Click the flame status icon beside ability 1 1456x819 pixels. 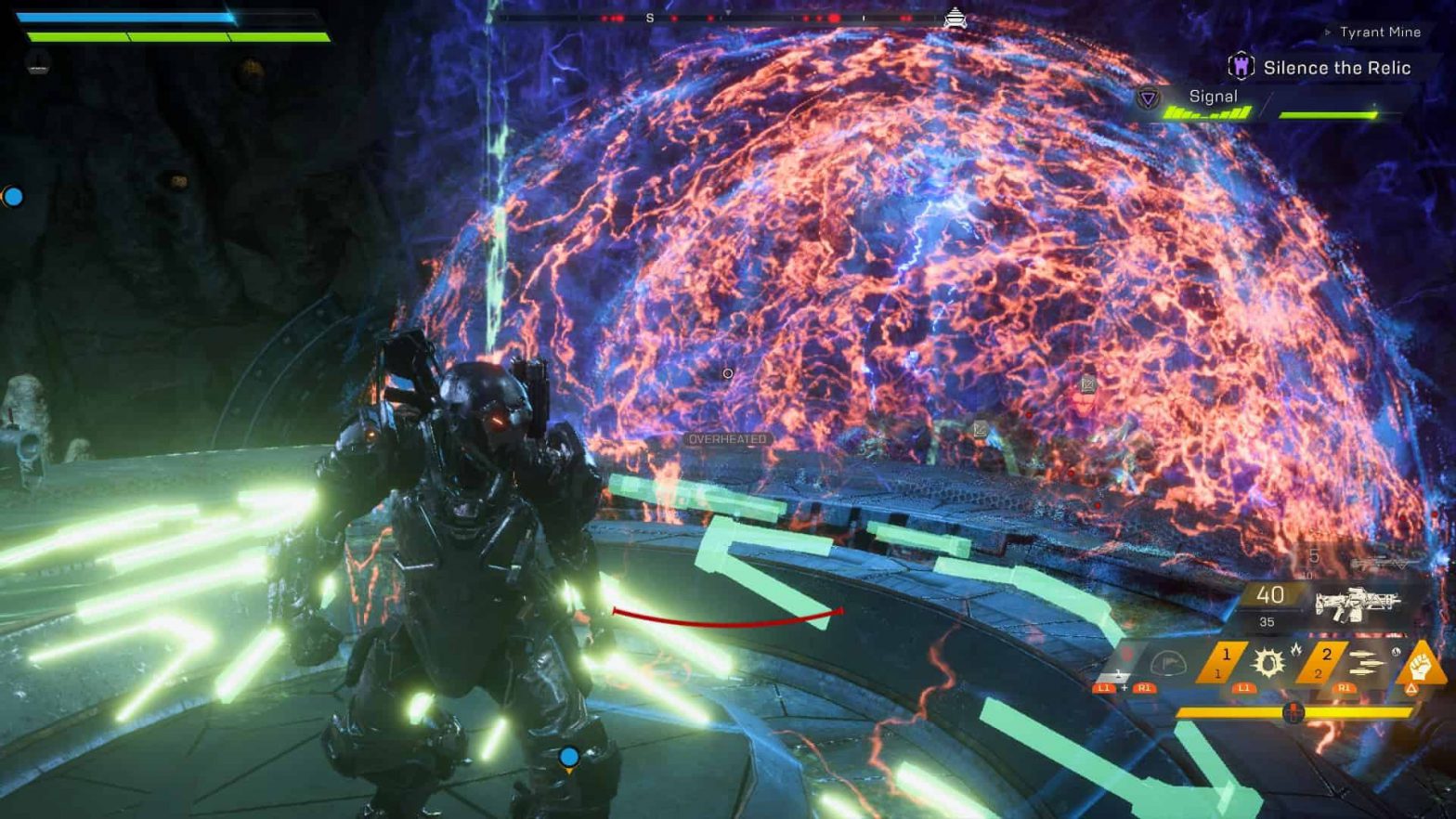1296,648
